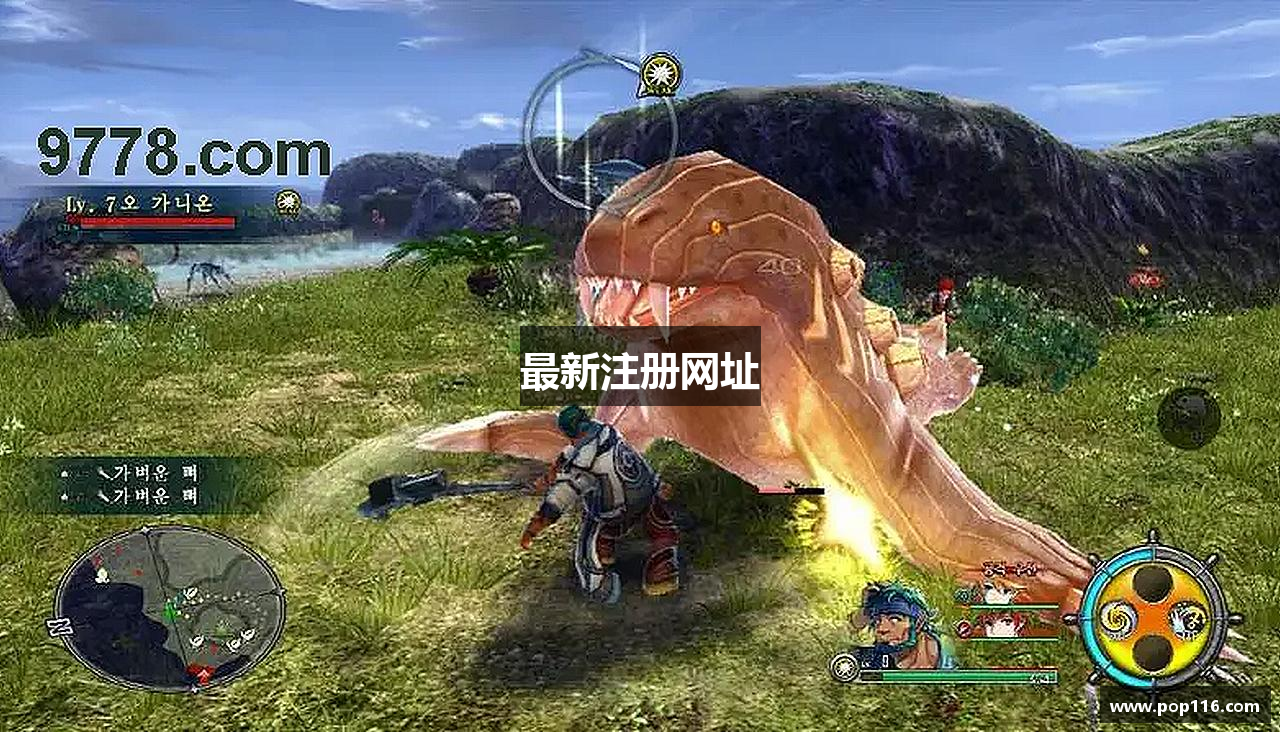The image size is (1280, 732).
Task: Click the green gem icon near the first ally portrait
Action: pos(964,594)
